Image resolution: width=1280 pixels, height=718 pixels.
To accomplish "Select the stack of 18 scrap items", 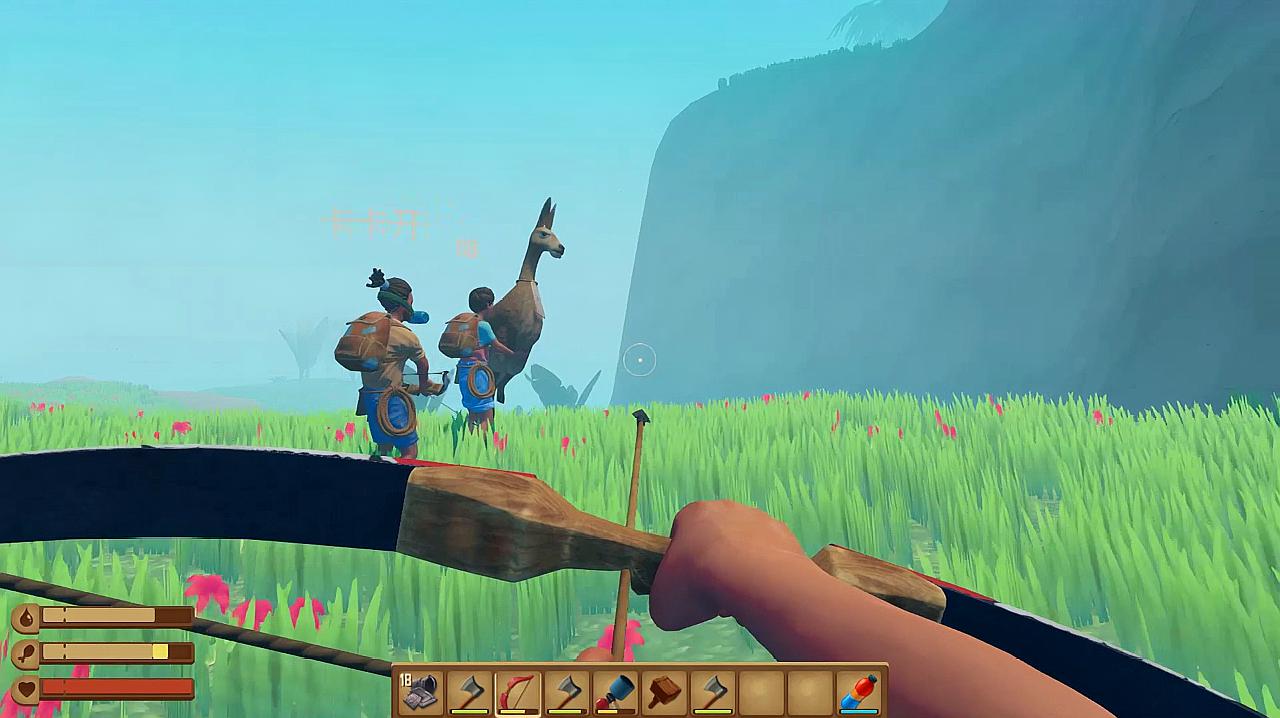I will click(x=420, y=691).
